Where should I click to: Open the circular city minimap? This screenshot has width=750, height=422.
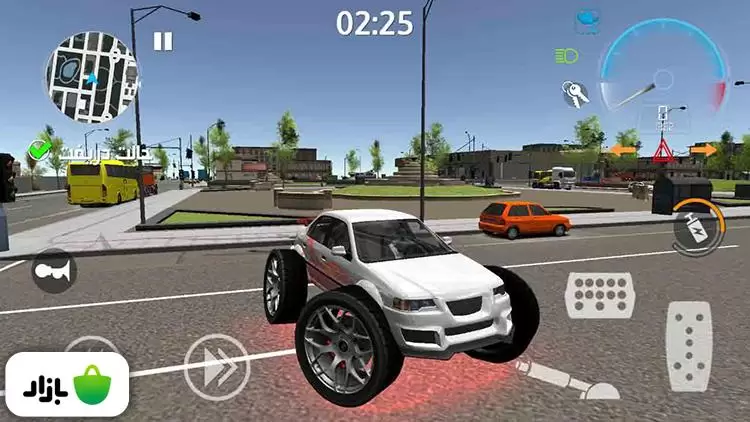tap(90, 75)
